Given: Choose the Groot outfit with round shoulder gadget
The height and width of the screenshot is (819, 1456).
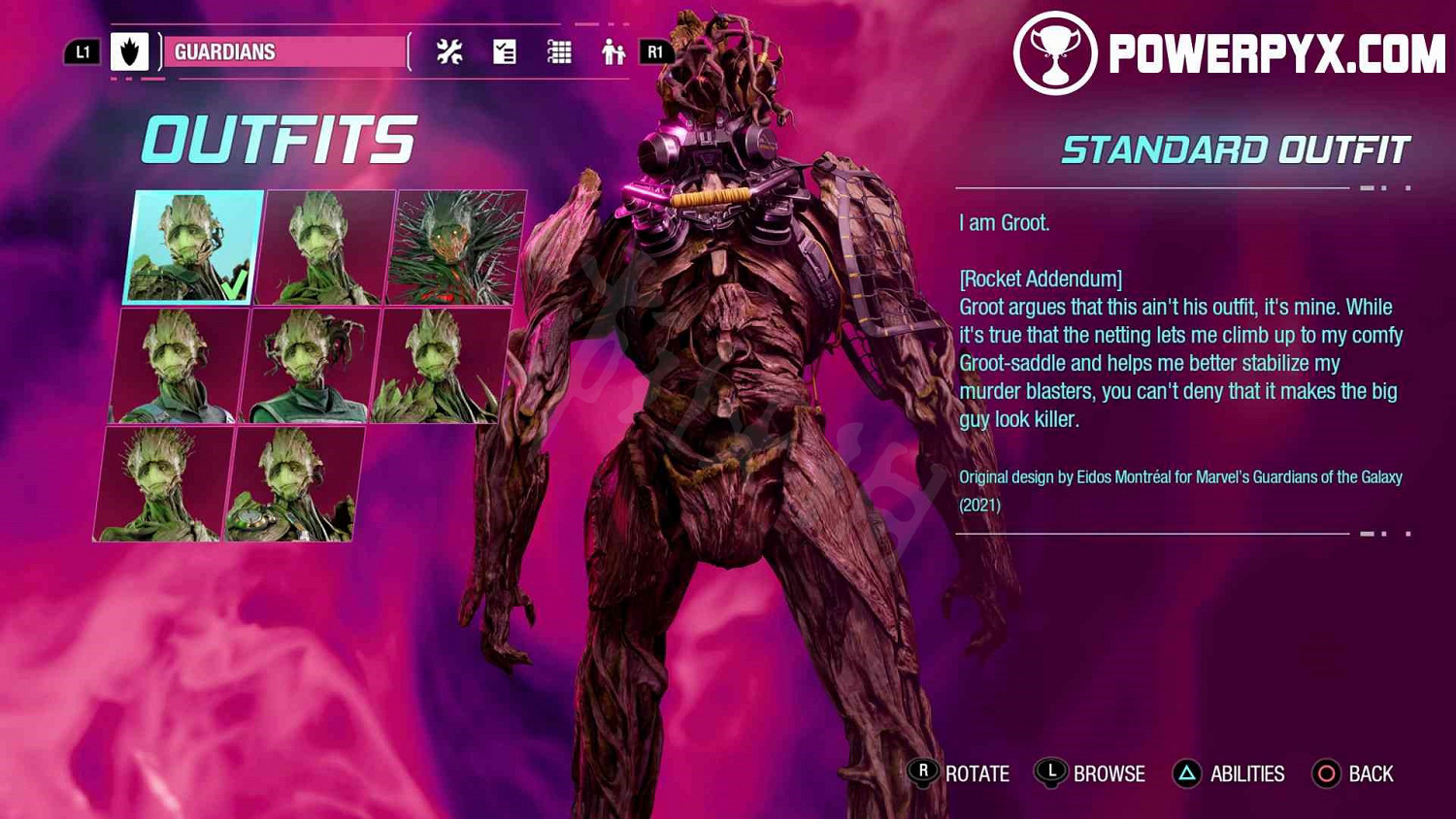Looking at the screenshot, I should (291, 484).
